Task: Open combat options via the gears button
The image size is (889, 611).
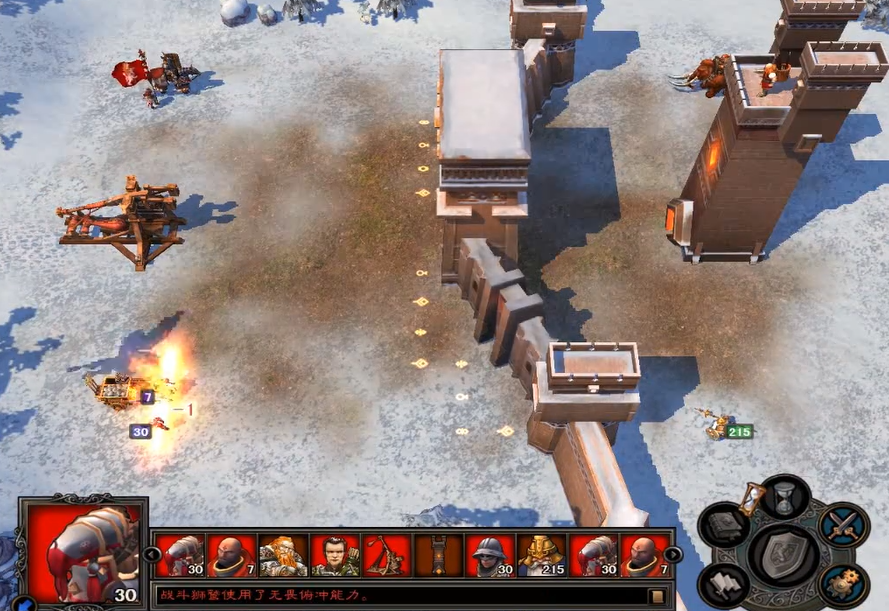Action: (842, 584)
